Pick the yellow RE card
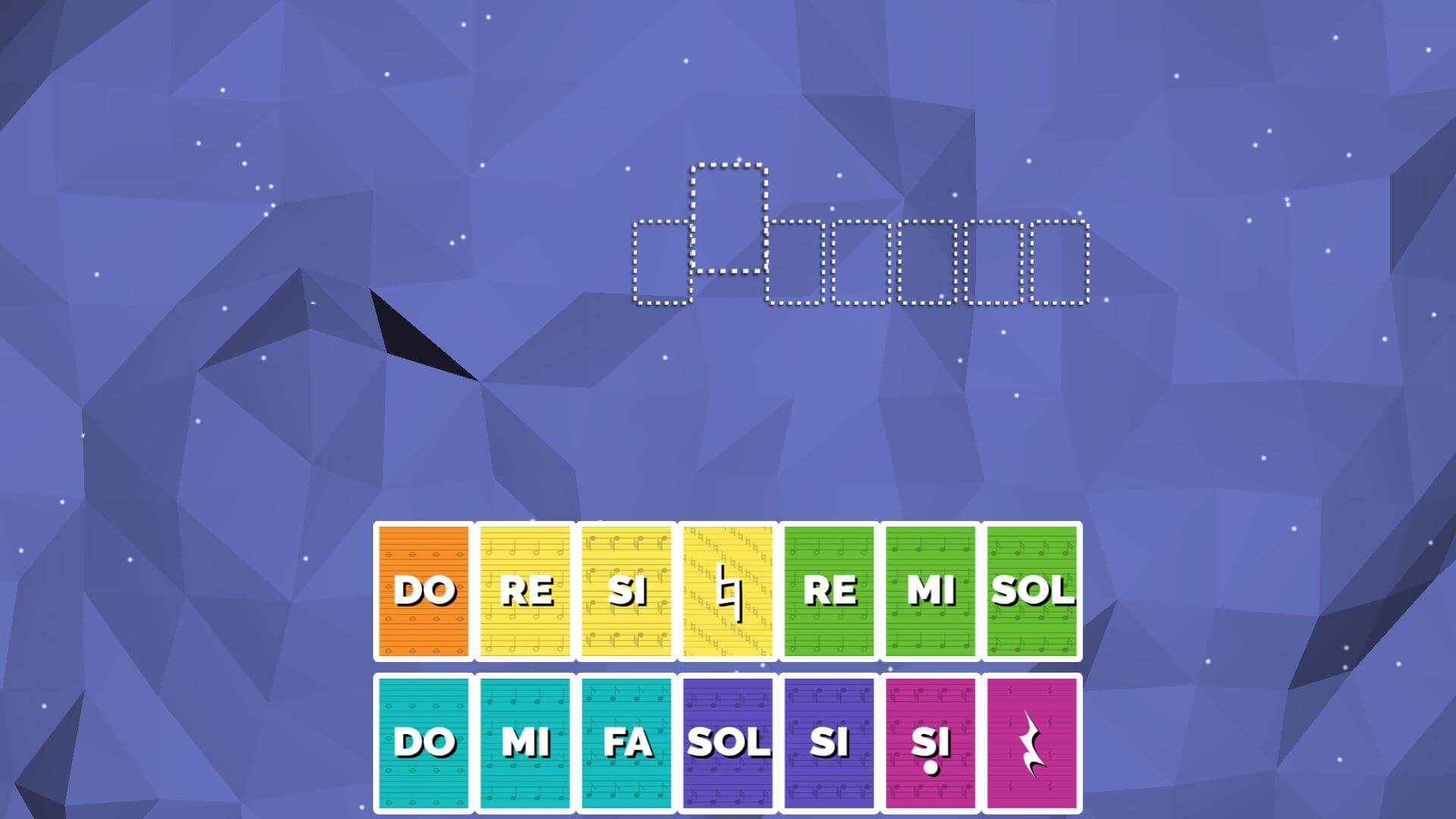The width and height of the screenshot is (1456, 819). click(524, 590)
